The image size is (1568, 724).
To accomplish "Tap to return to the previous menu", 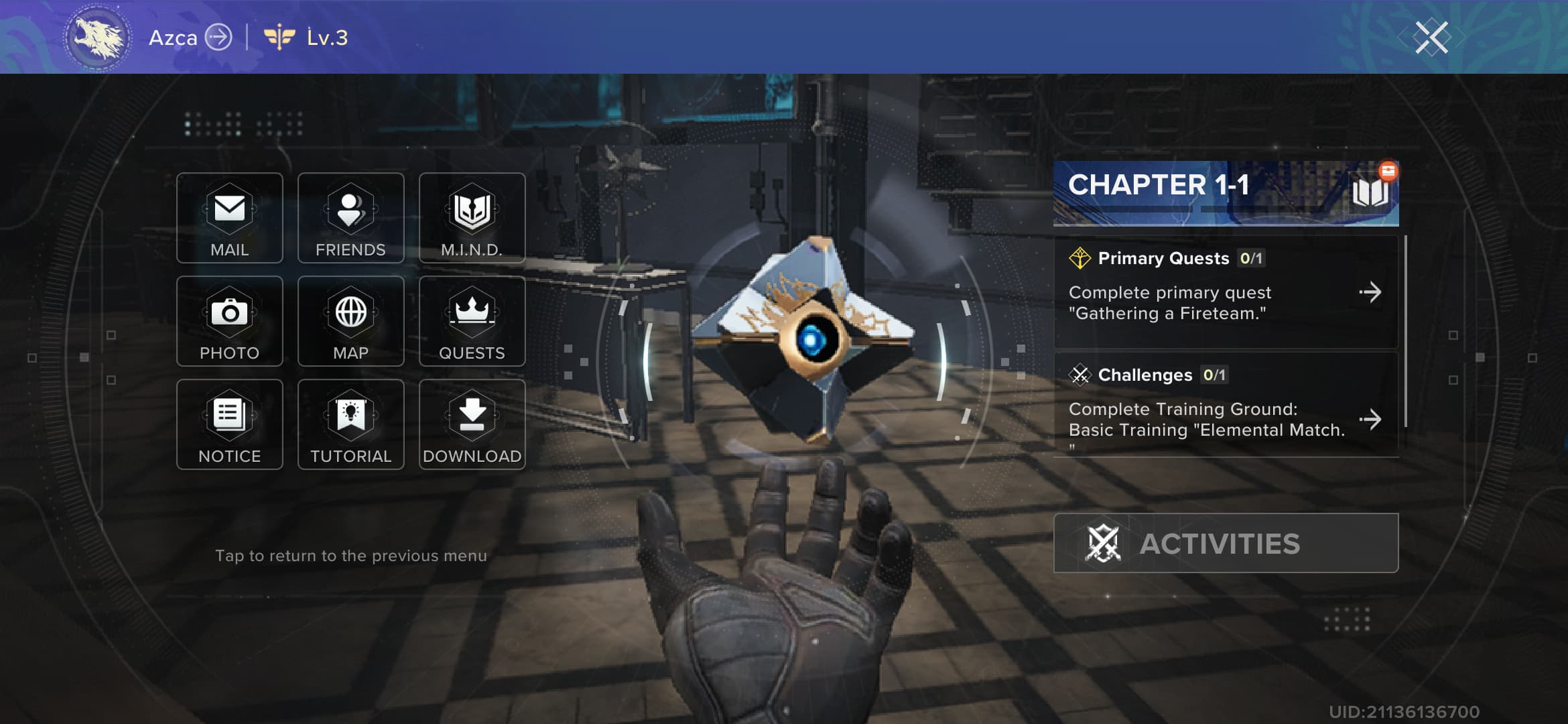I will point(350,556).
